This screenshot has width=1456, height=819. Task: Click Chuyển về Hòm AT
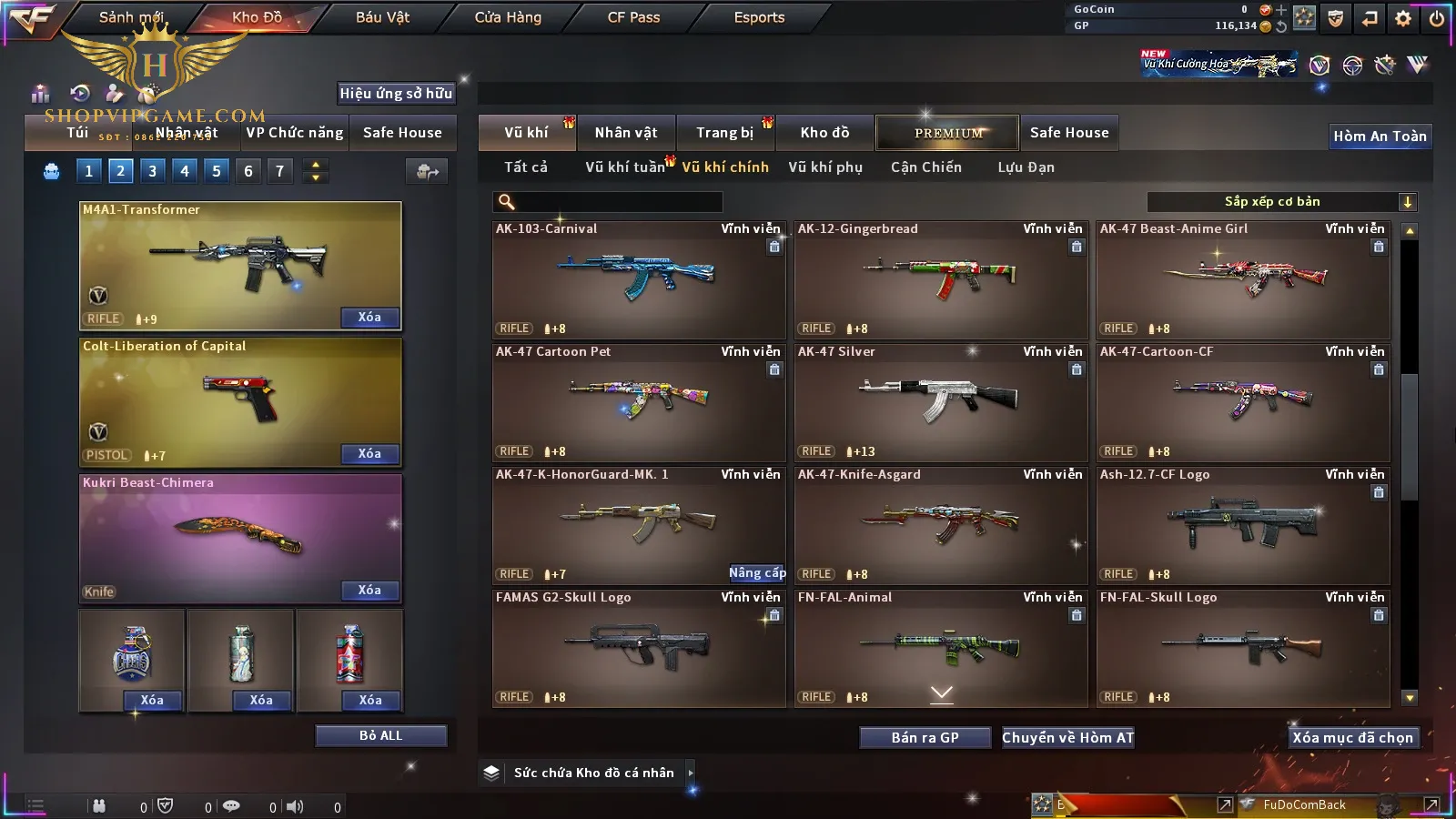pos(1067,738)
